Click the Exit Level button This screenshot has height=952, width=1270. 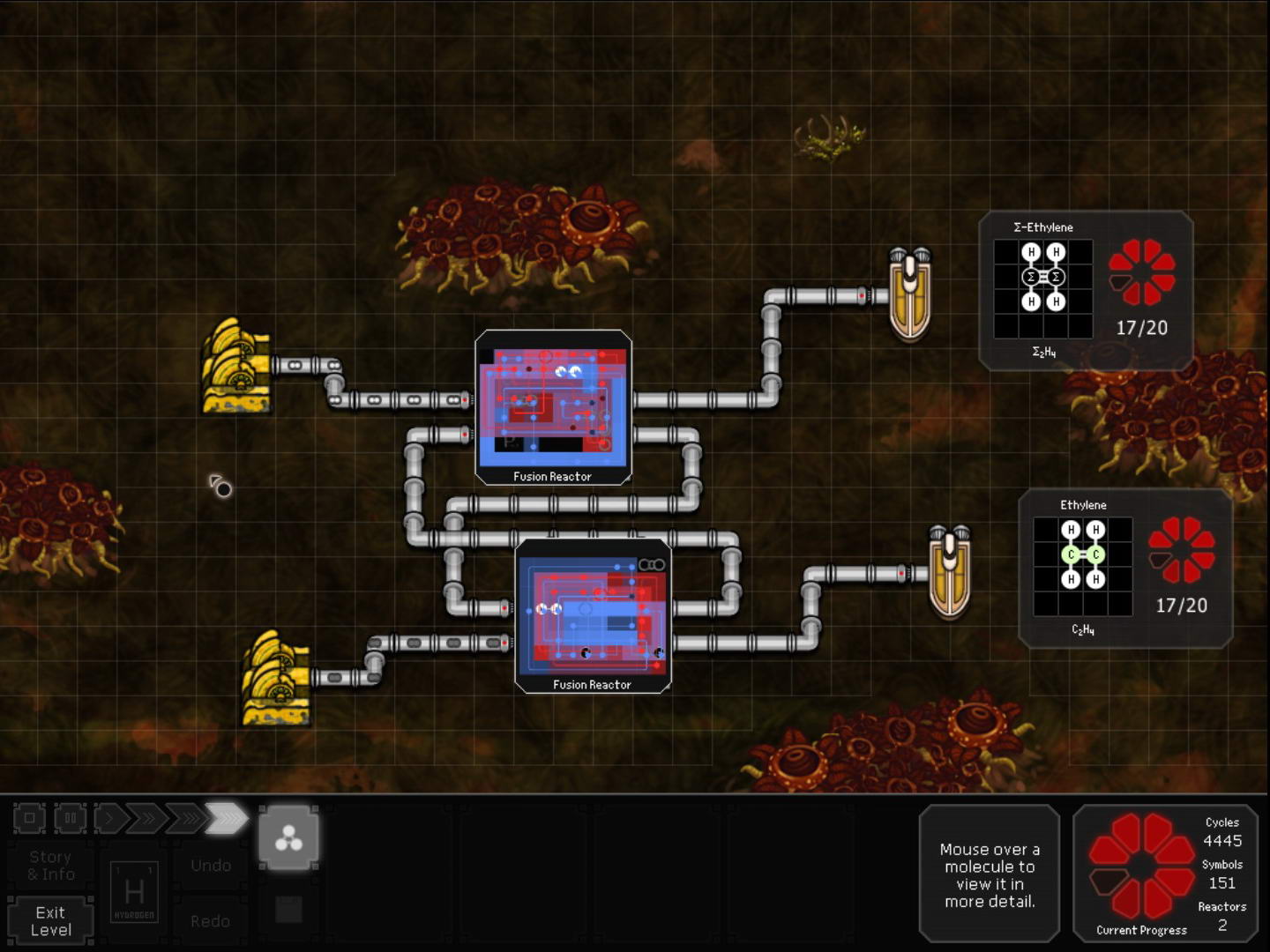click(x=50, y=921)
